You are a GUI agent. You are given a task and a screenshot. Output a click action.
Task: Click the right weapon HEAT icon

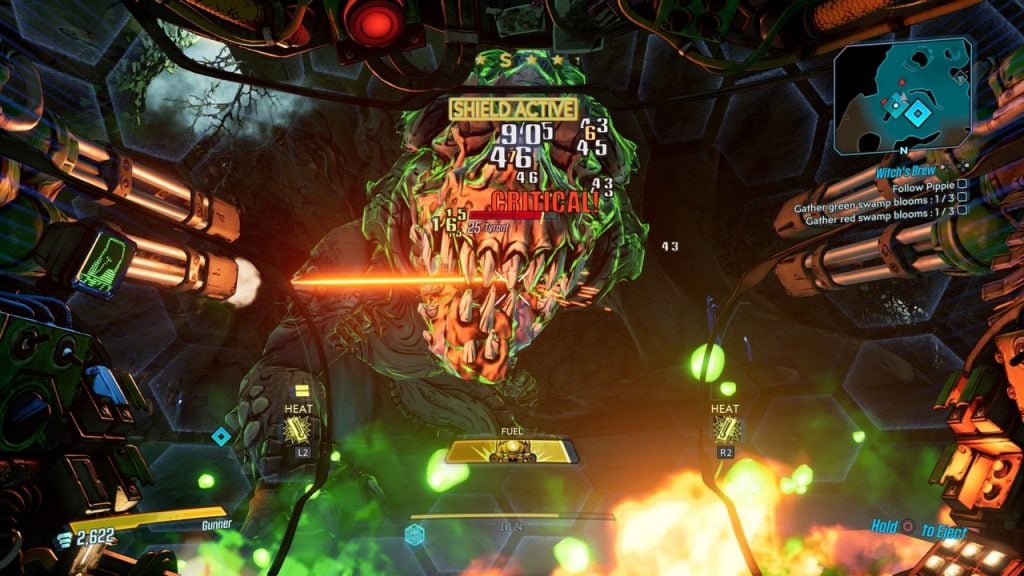pos(725,429)
